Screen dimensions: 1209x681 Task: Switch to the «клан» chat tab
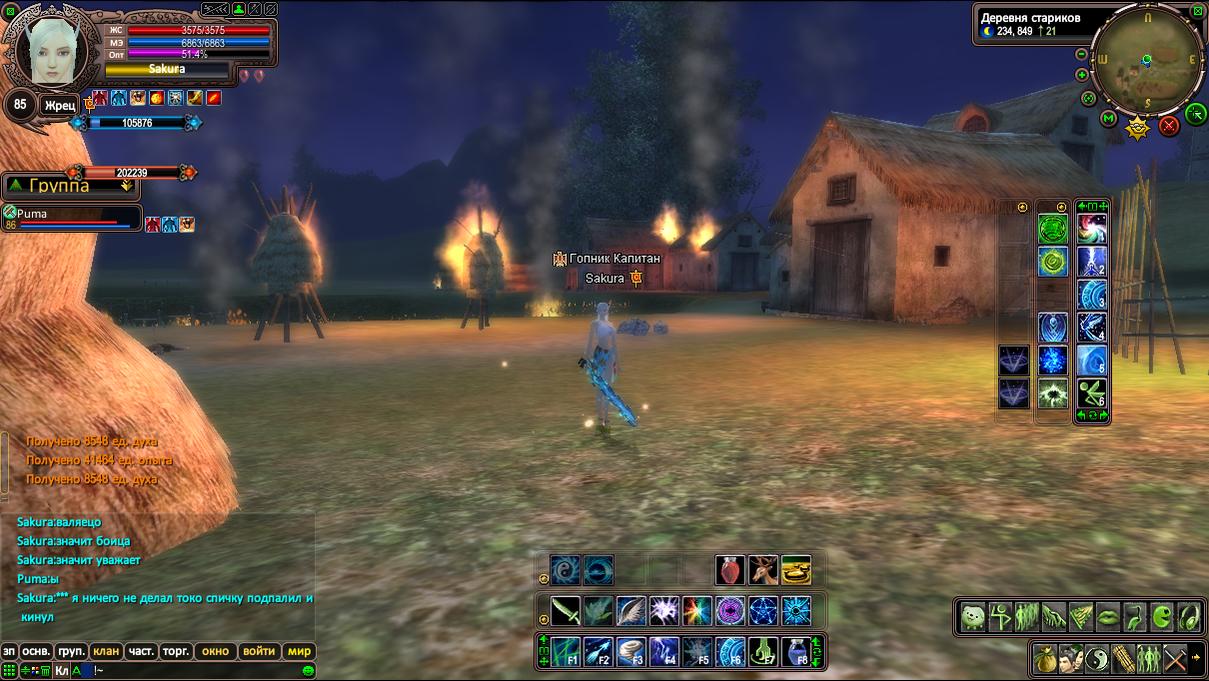point(106,651)
